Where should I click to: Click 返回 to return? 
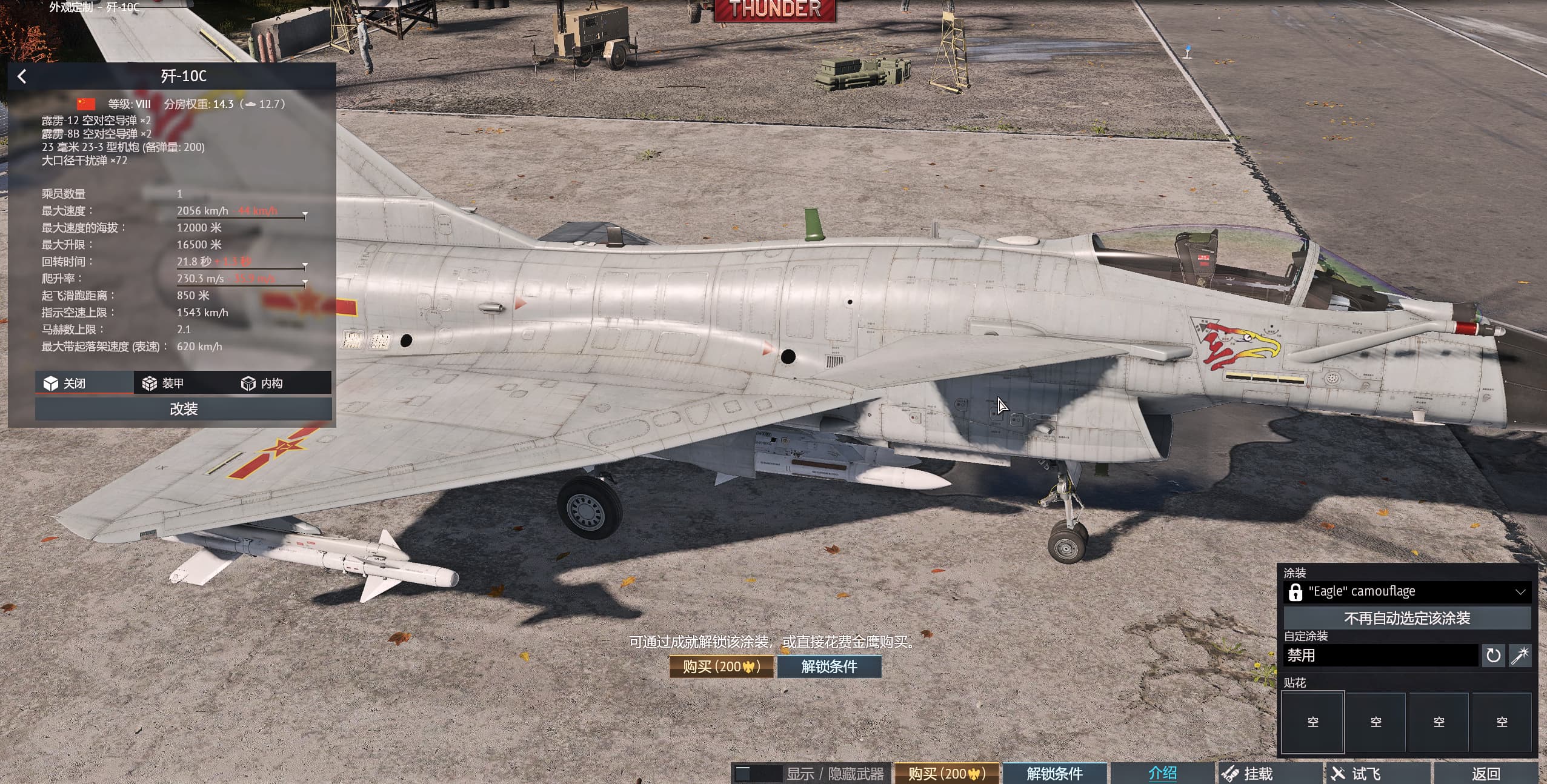[x=1485, y=774]
